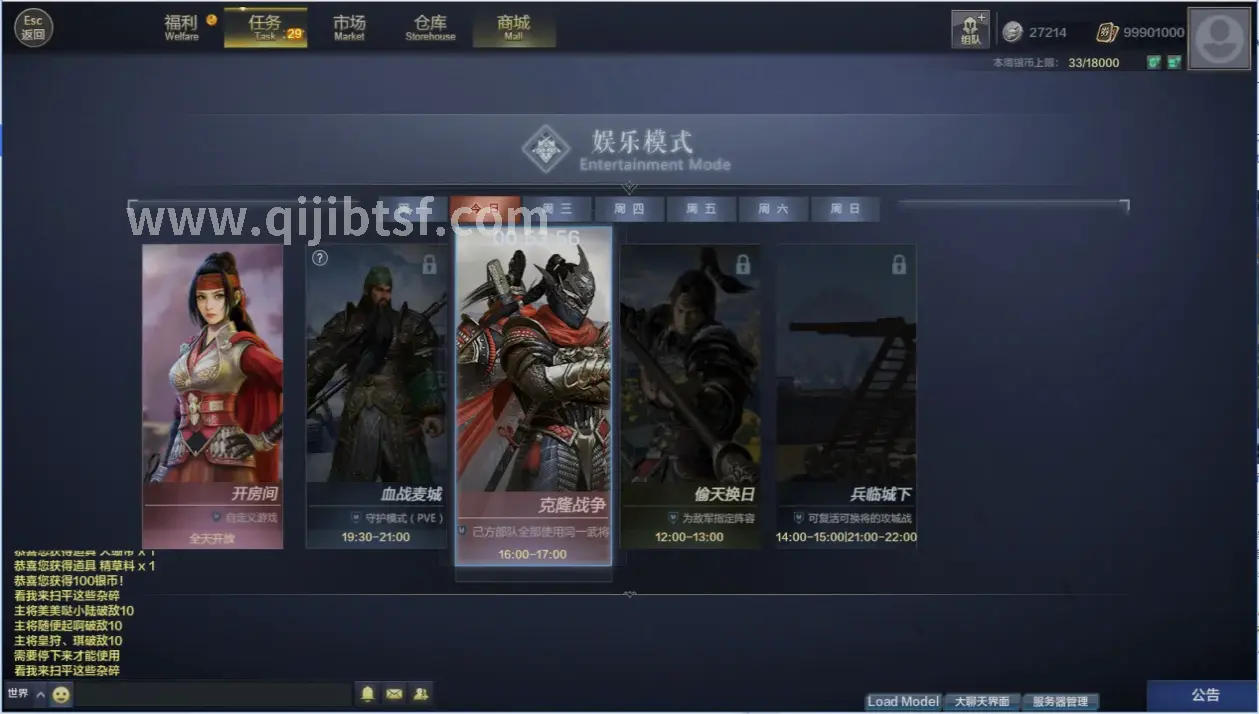The width and height of the screenshot is (1259, 714).
Task: Choose the 周日 schedule tab
Action: pos(845,209)
